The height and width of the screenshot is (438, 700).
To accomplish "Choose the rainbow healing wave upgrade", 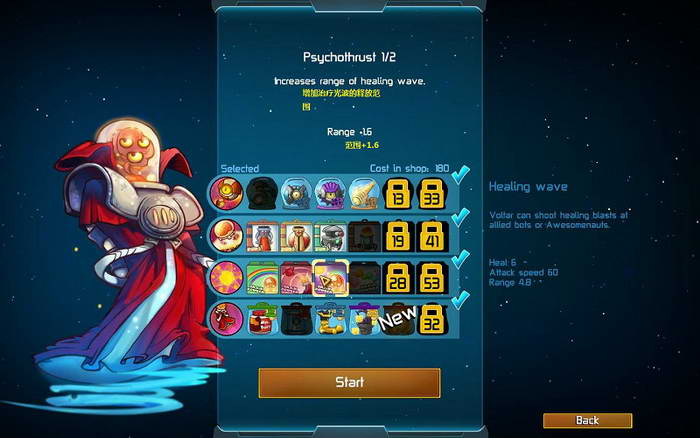I will pos(261,276).
